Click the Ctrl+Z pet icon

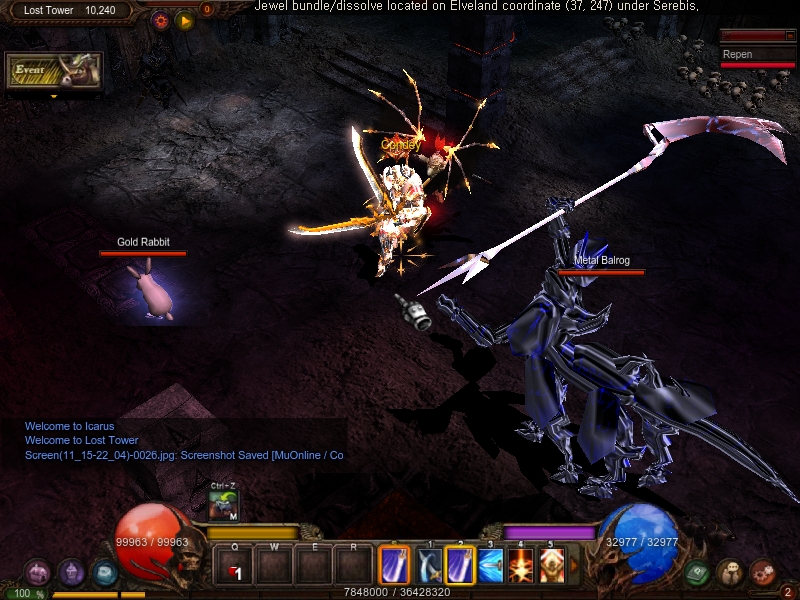pyautogui.click(x=223, y=505)
